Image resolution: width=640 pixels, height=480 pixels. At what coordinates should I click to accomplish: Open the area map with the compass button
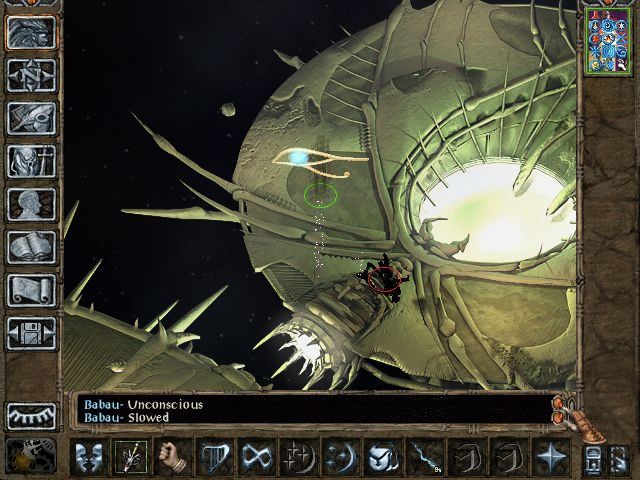click(31, 75)
